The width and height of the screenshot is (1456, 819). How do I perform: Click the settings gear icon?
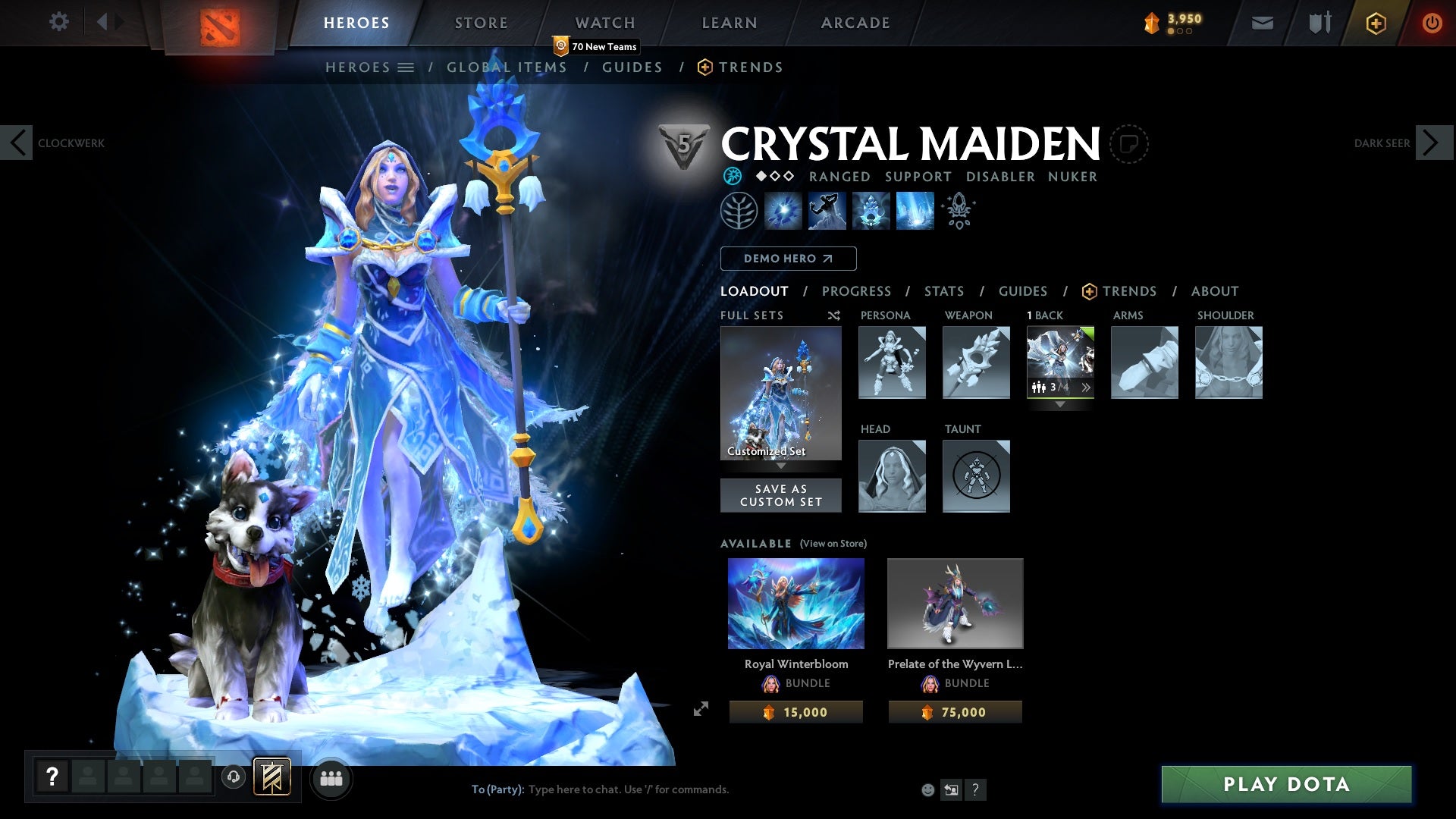59,21
